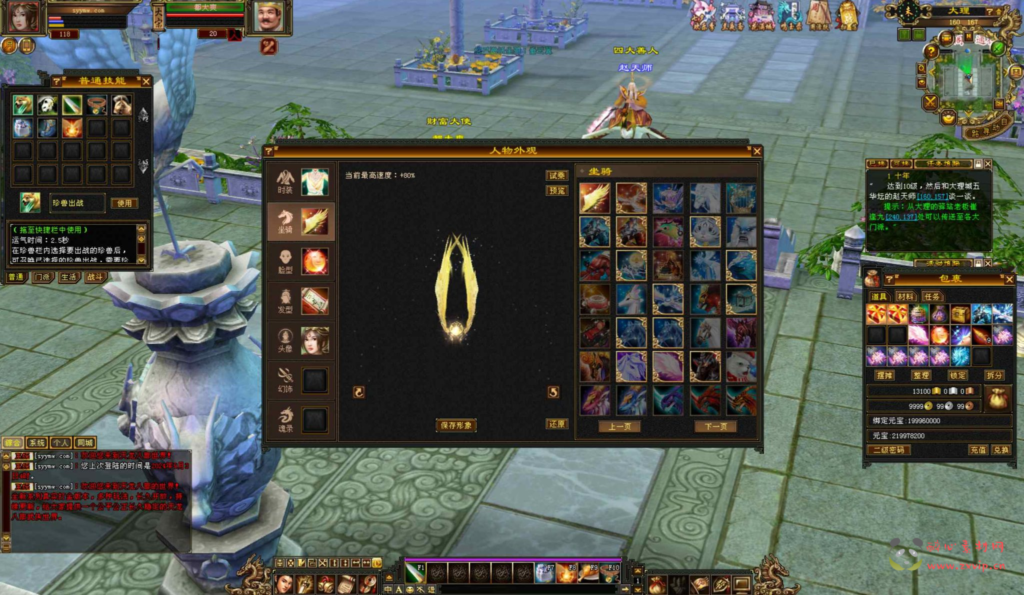Click the 充值 recharge button
1024x595 pixels.
[x=977, y=450]
